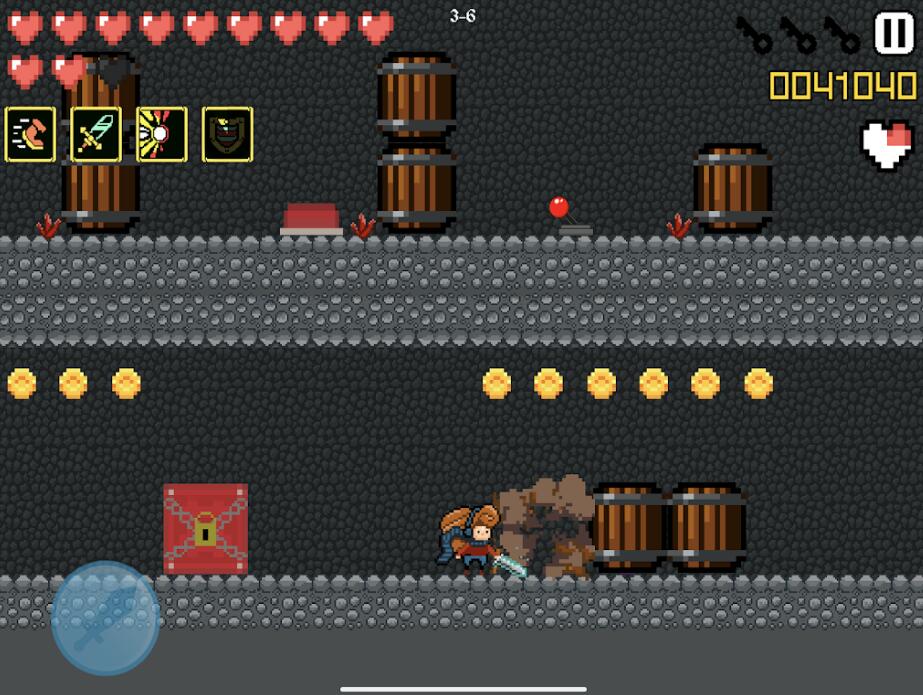923x695 pixels.
Task: Select the striped shield power-up icon
Action: [x=228, y=134]
